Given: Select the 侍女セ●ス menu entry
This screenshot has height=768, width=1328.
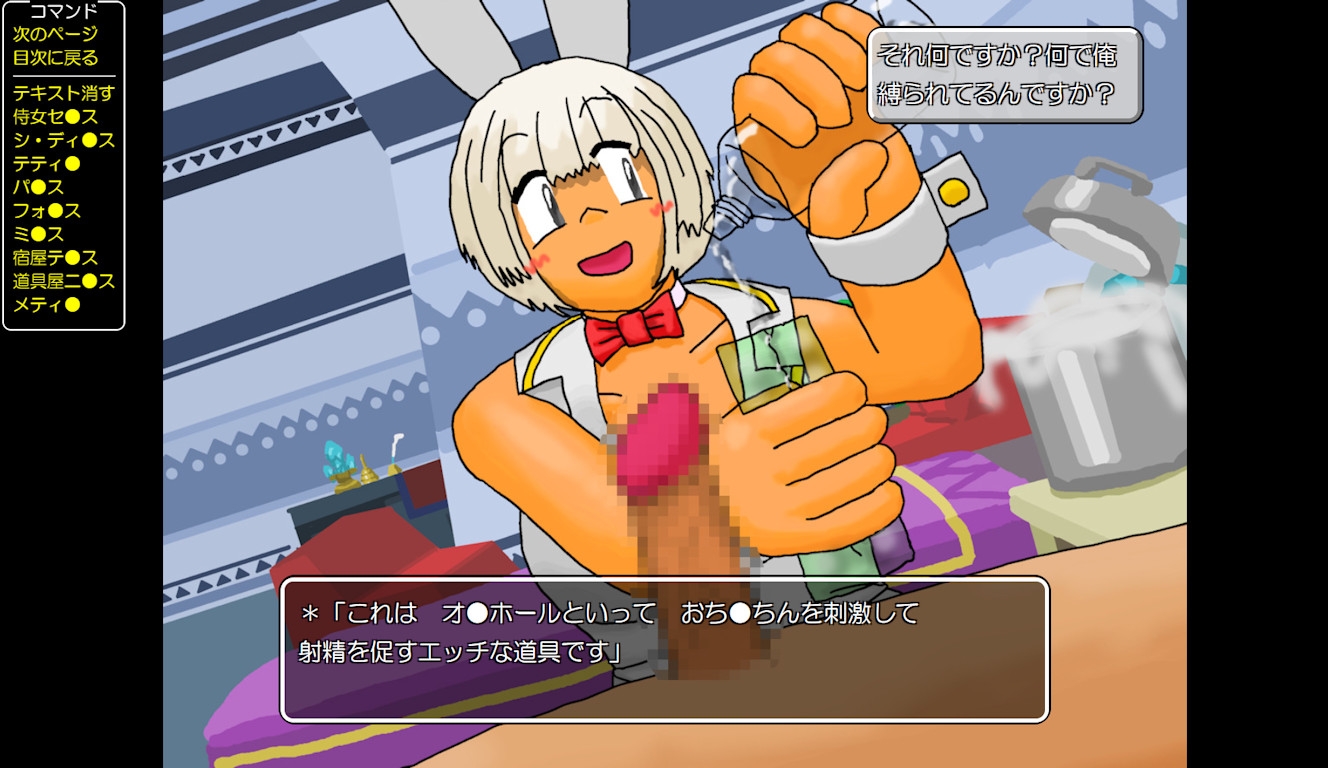Looking at the screenshot, I should (55, 117).
